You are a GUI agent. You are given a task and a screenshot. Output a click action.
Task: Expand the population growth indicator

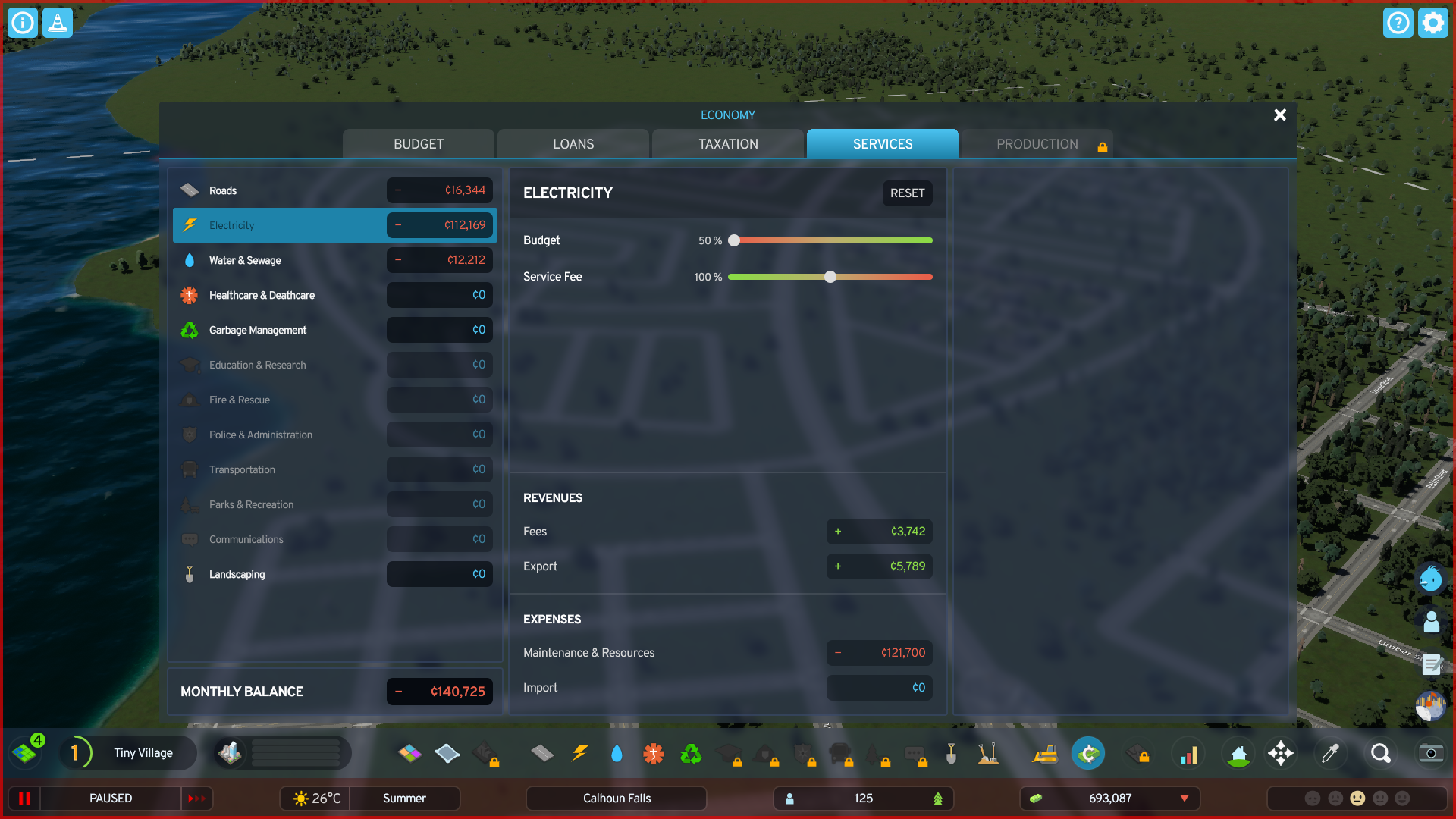coord(938,798)
